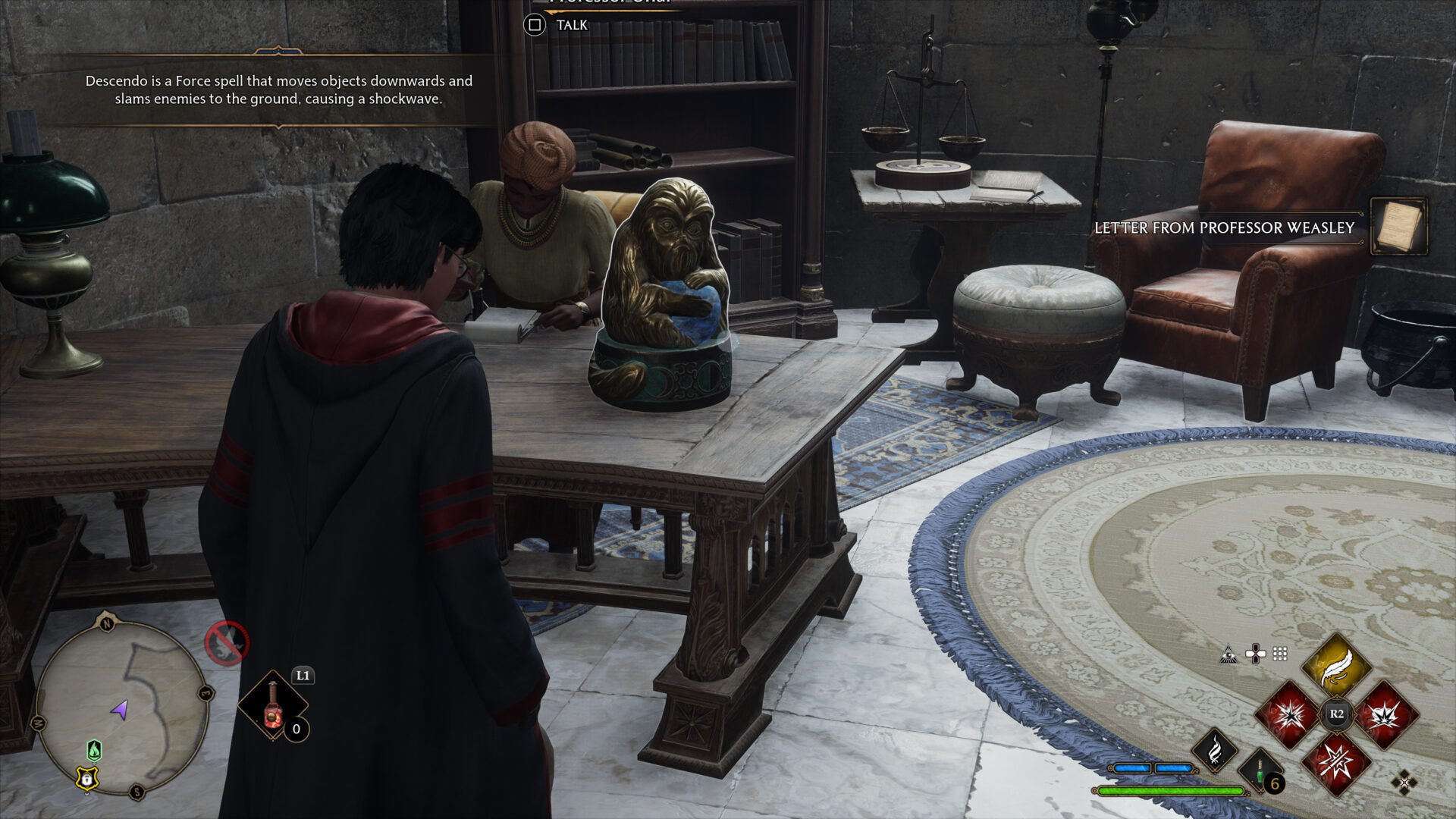Toggle the grid spell collection icon
The width and height of the screenshot is (1456, 819).
[1279, 654]
